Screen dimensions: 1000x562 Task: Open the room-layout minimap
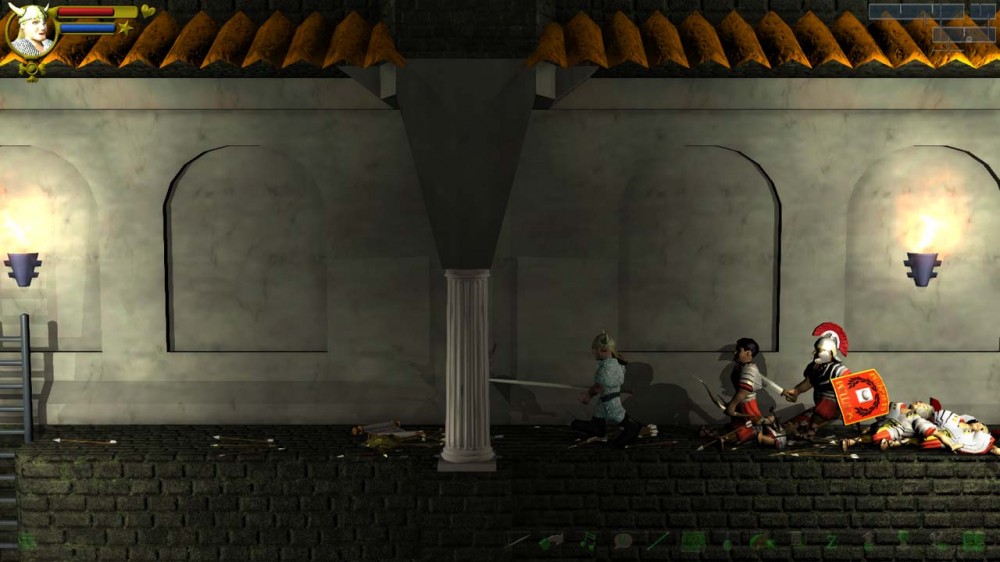click(x=932, y=22)
